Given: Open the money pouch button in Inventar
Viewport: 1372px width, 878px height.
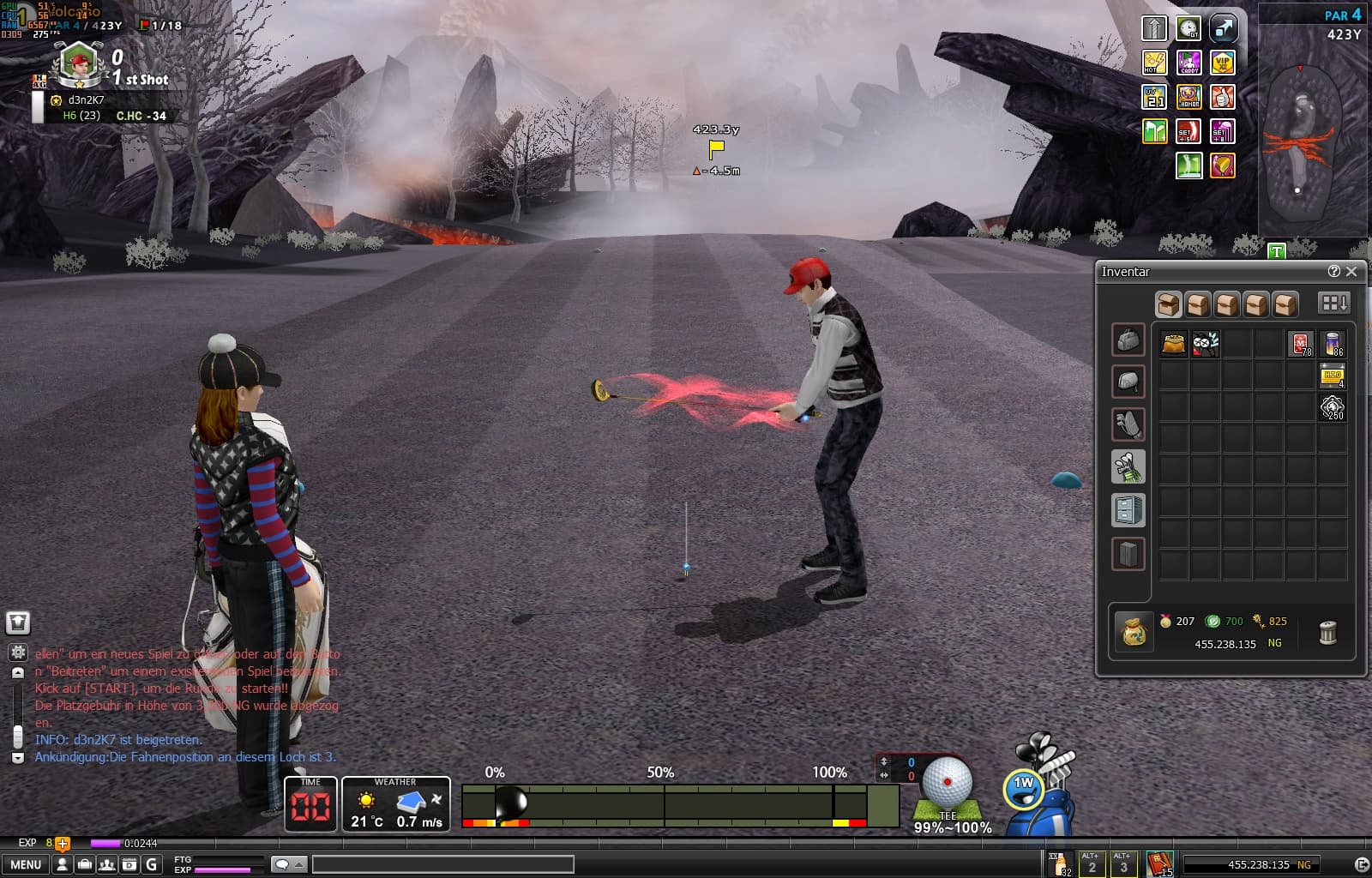Looking at the screenshot, I should tap(1134, 633).
